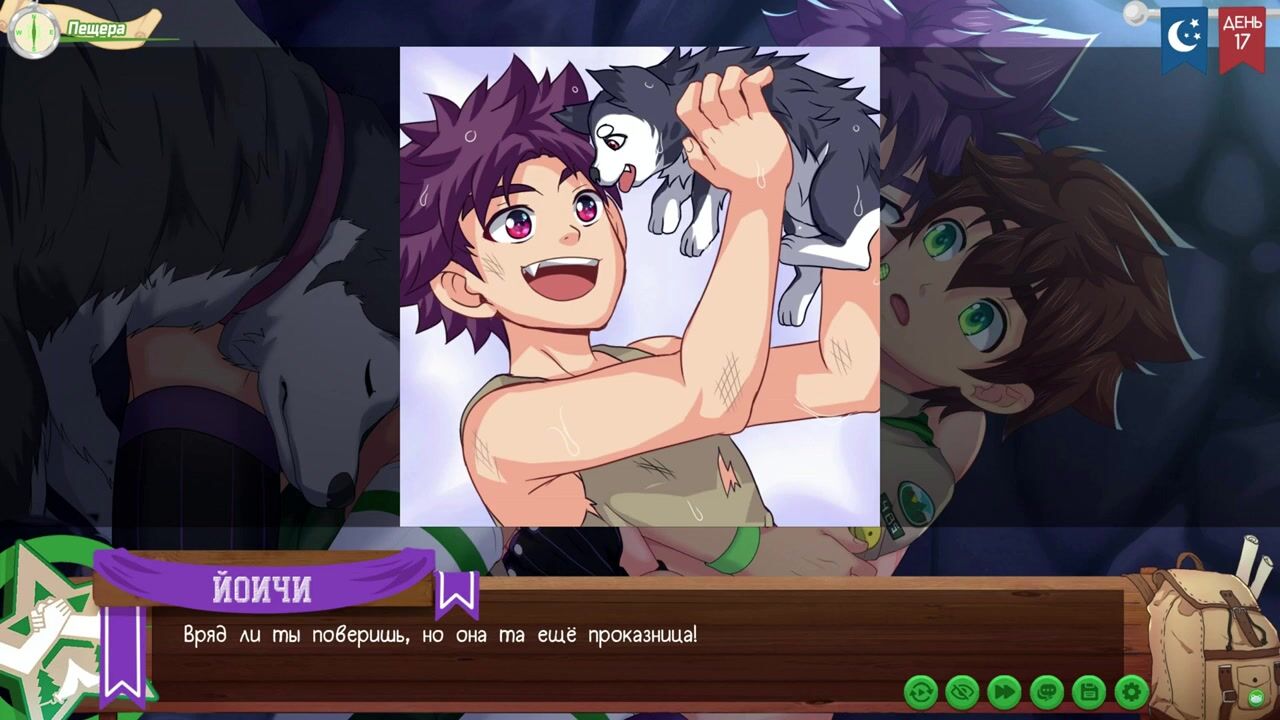Viewport: 1280px width, 720px height.
Task: Open the save menu floppy disk button
Action: [1089, 691]
